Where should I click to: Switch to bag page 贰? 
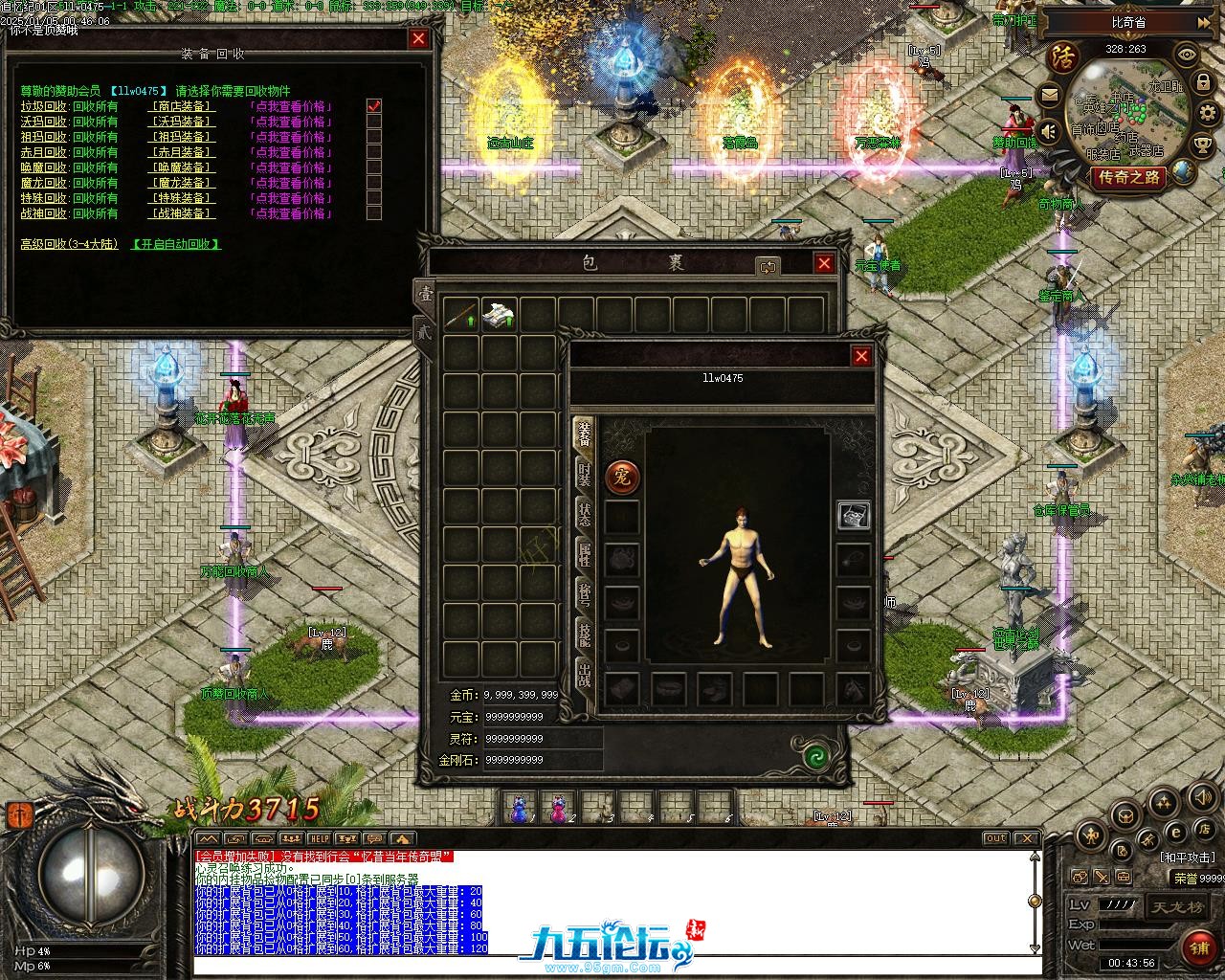pos(423,330)
